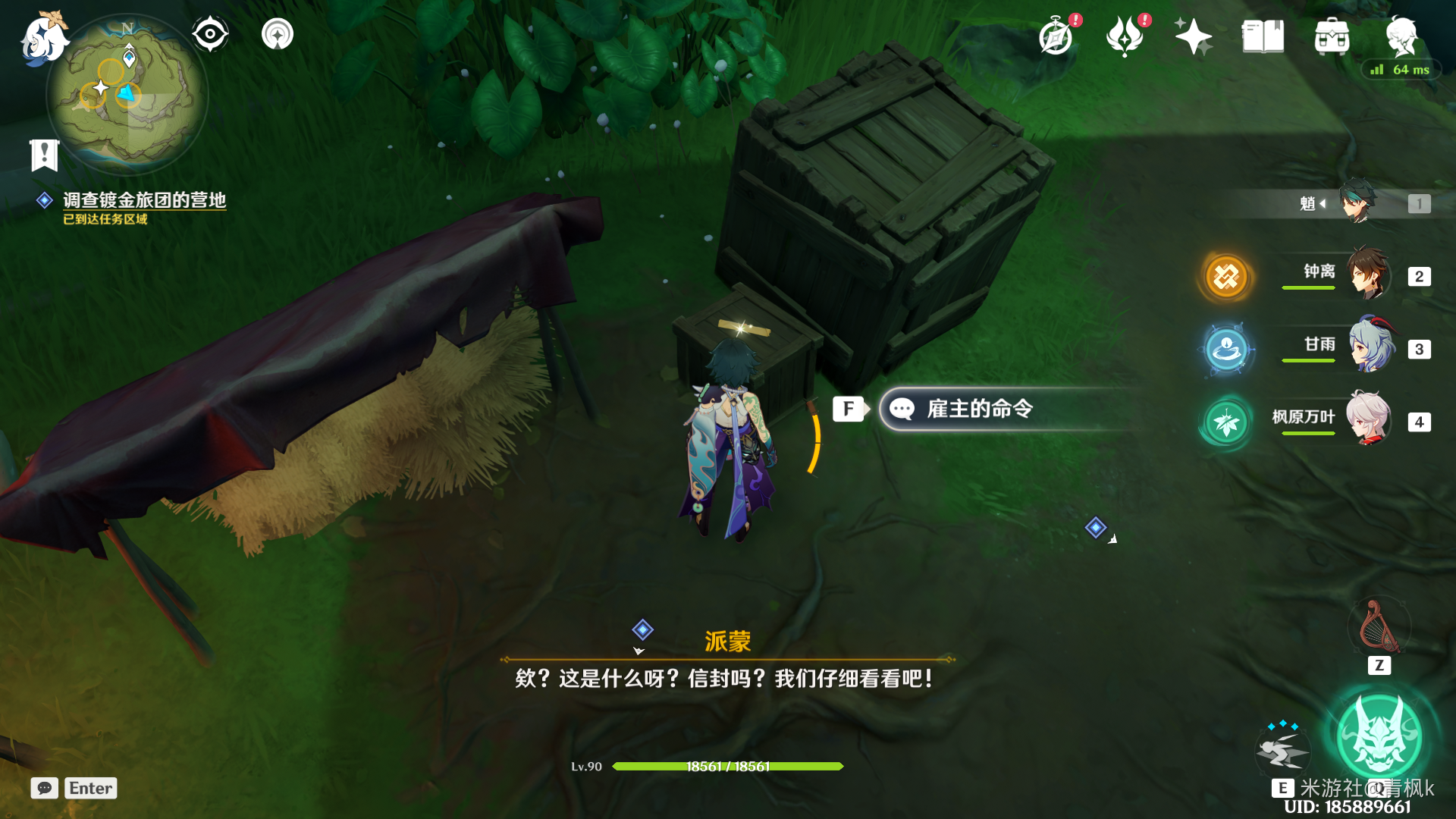1456x819 pixels.
Task: Select the tracked quest 调查镀金旅团的营地
Action: (x=144, y=200)
